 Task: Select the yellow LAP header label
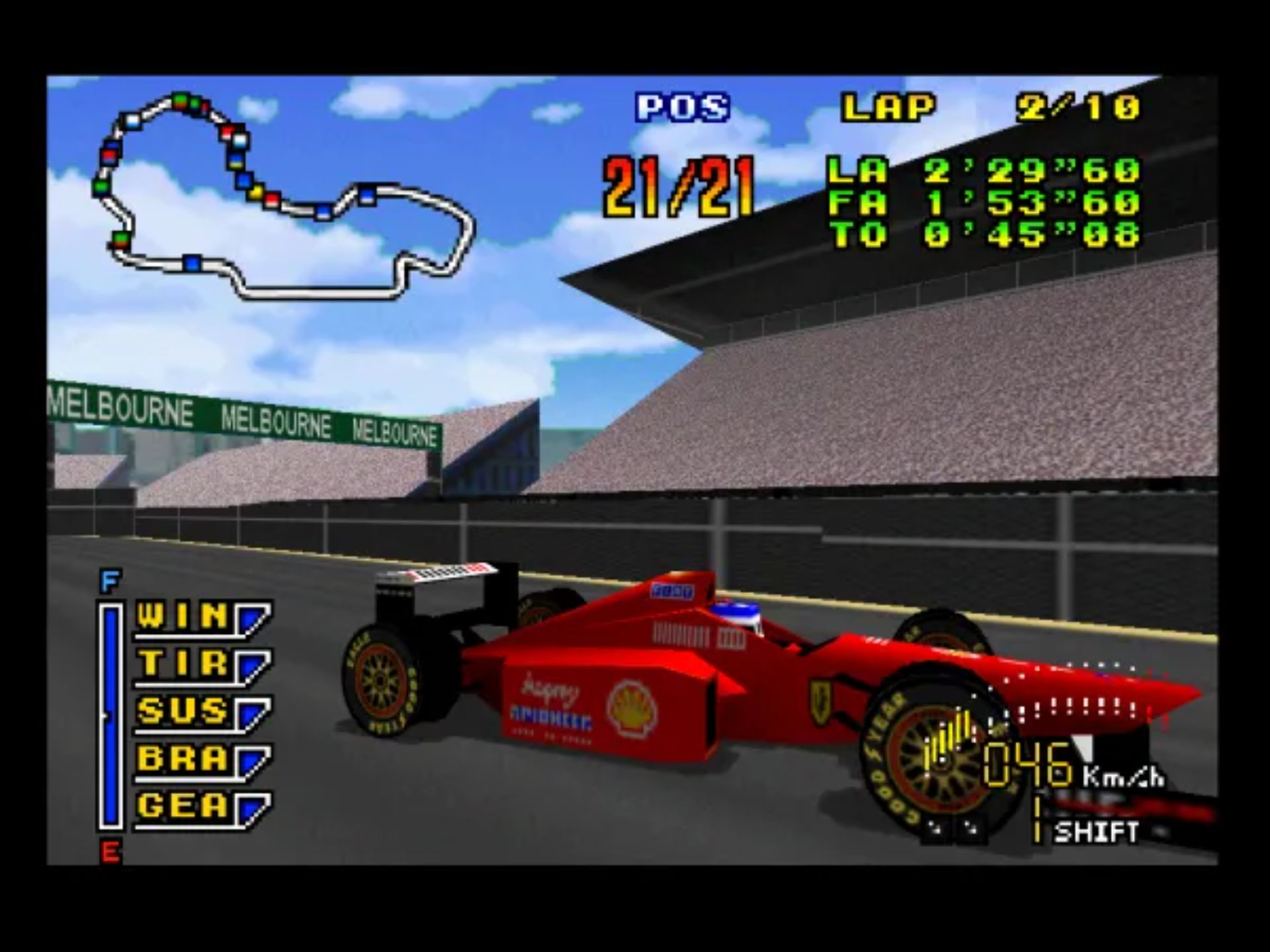pos(890,106)
